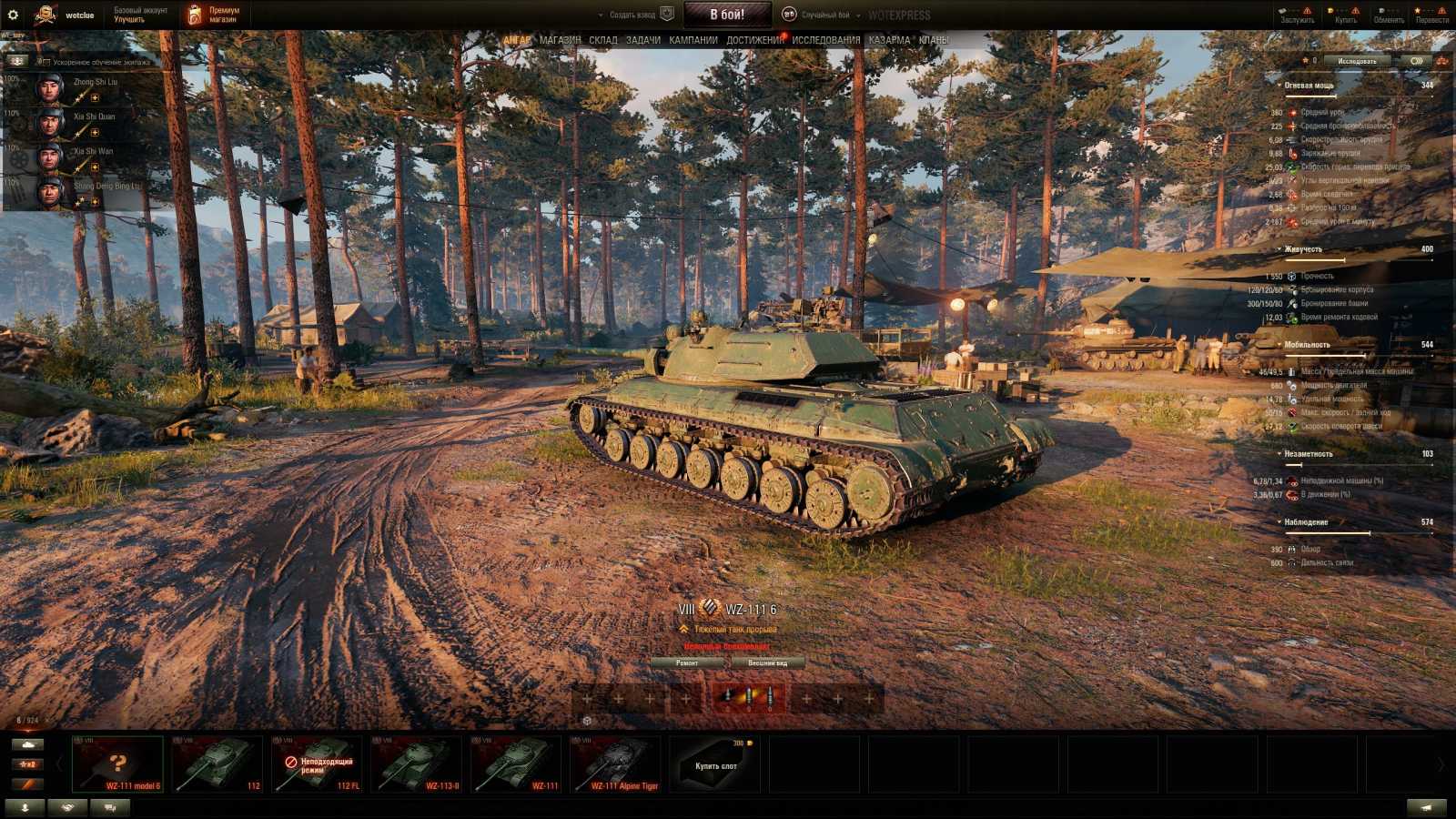Click the Ремонт repair button
The height and width of the screenshot is (819, 1456).
[x=687, y=663]
